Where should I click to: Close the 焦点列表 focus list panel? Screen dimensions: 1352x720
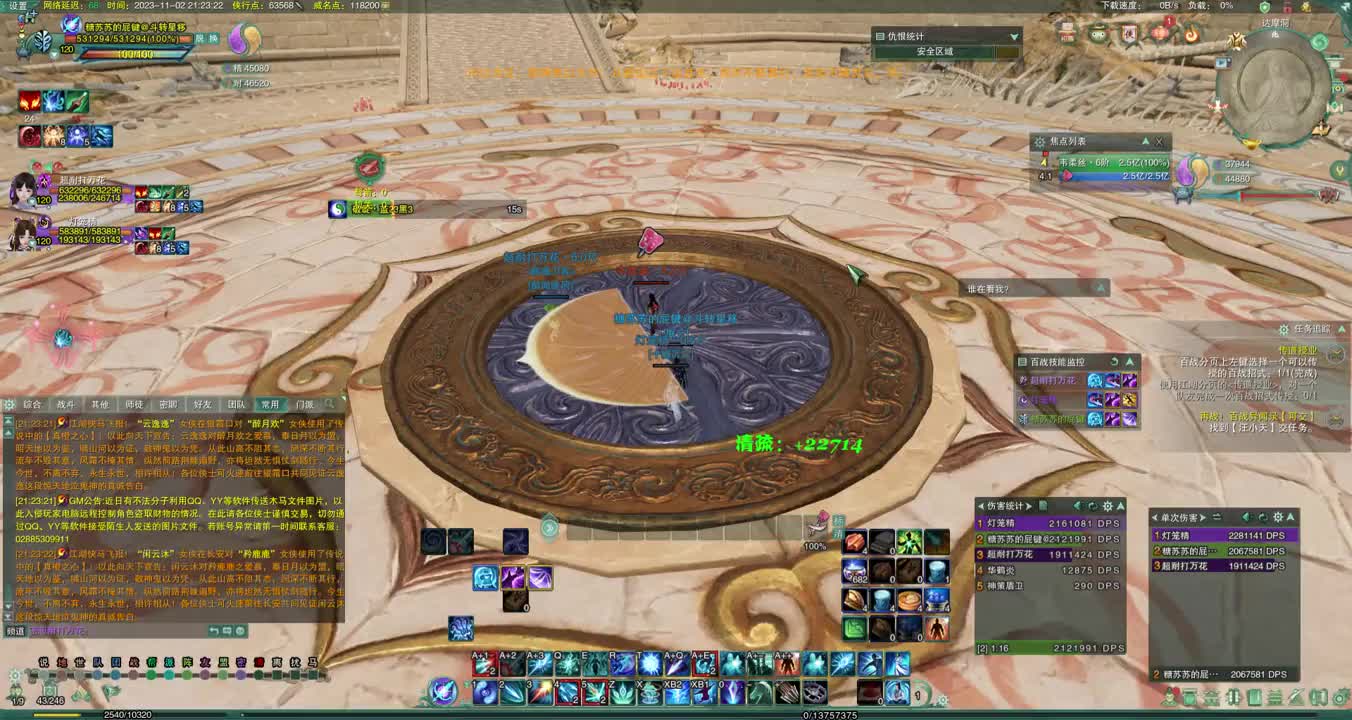1159,142
